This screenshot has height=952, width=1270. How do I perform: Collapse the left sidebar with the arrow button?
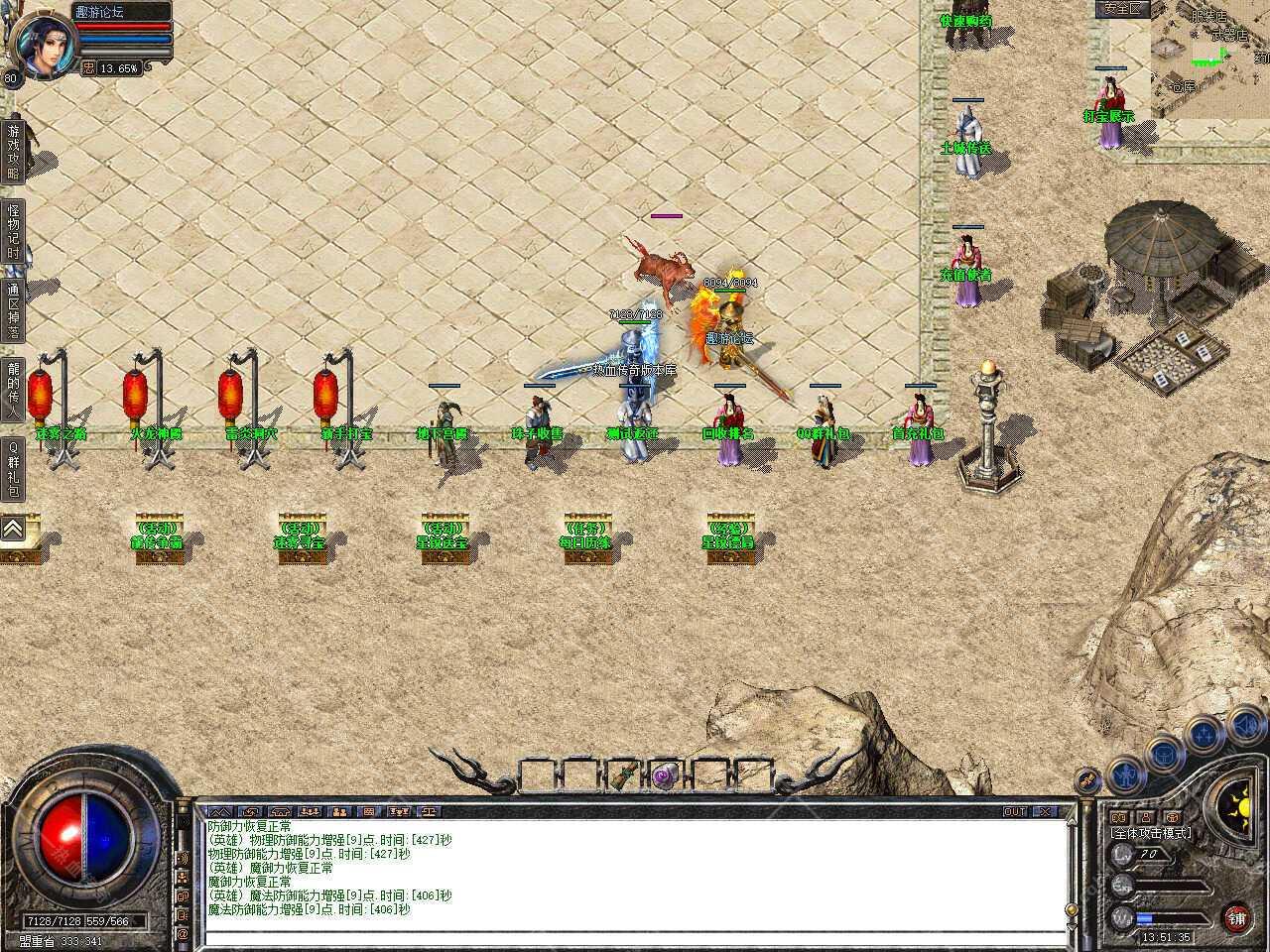click(13, 531)
